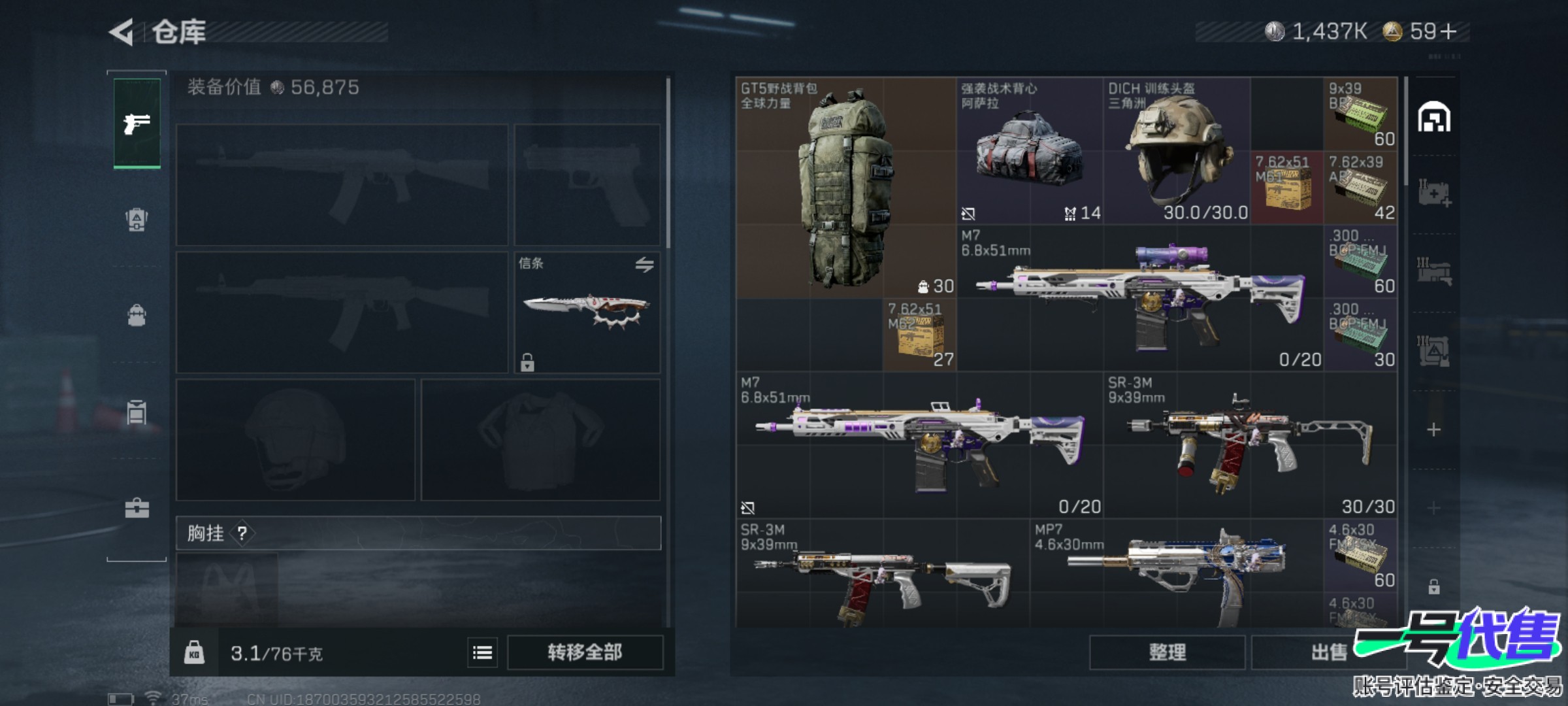The height and width of the screenshot is (706, 1568).
Task: Go back using the arrow beside 仓库
Action: (x=122, y=31)
